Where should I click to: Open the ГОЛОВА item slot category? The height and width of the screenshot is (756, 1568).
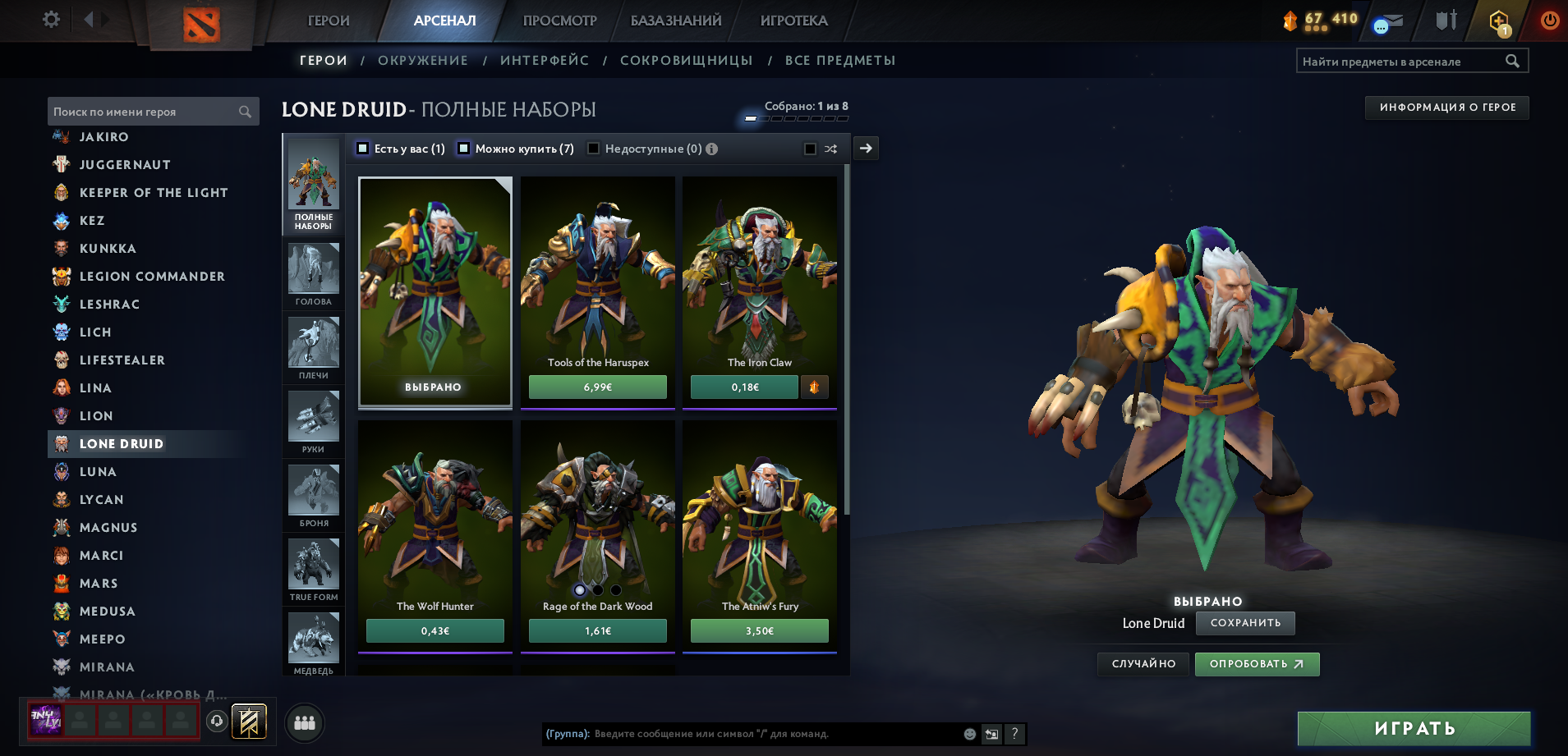(x=313, y=274)
